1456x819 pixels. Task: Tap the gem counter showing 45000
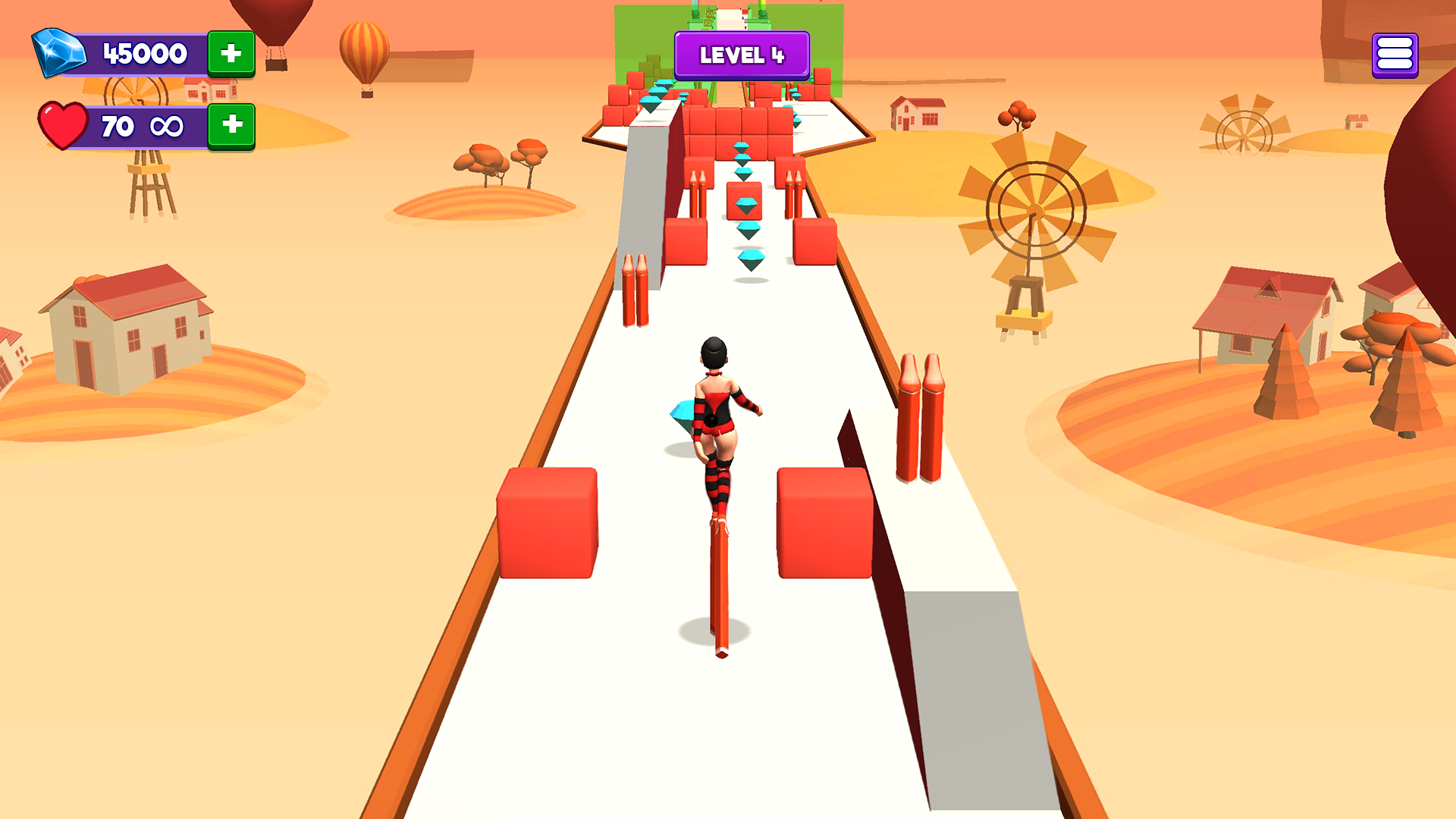tap(144, 53)
